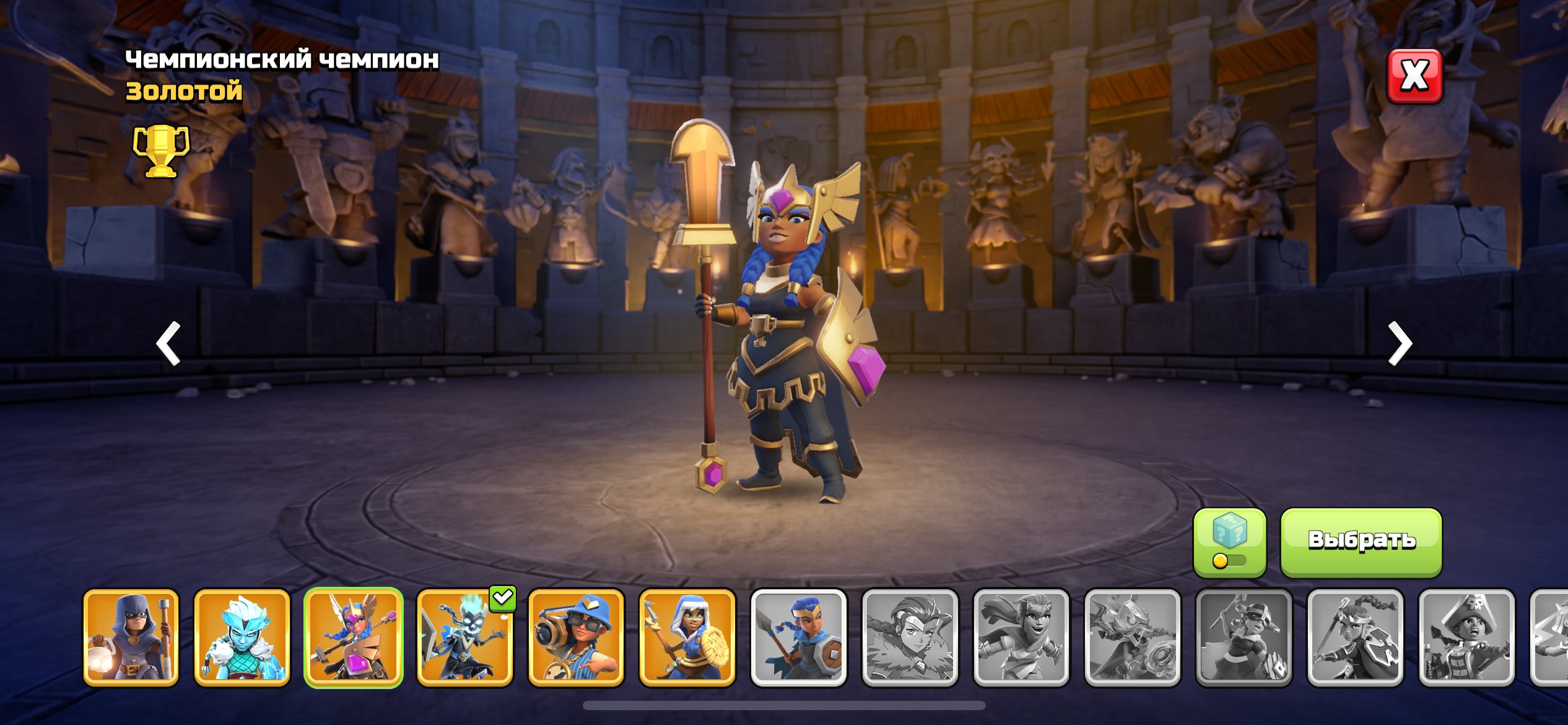1568x725 pixels.
Task: Show the next skin with right arrow
Action: point(1399,343)
